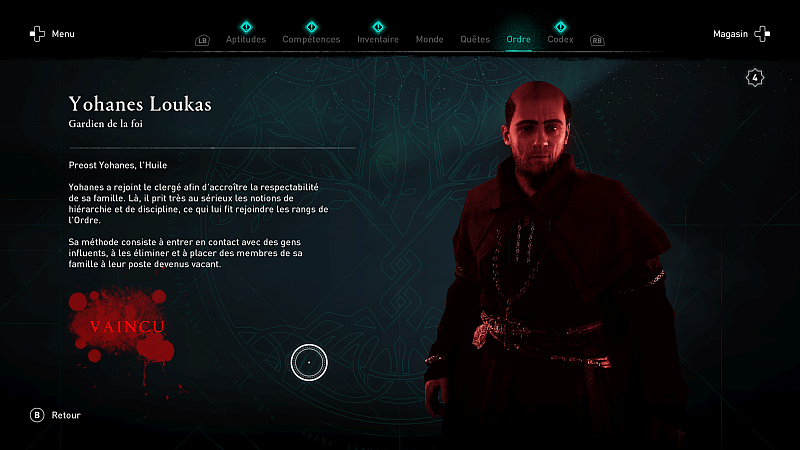Open the Inventaire tab
800x450 pixels.
[x=377, y=40]
